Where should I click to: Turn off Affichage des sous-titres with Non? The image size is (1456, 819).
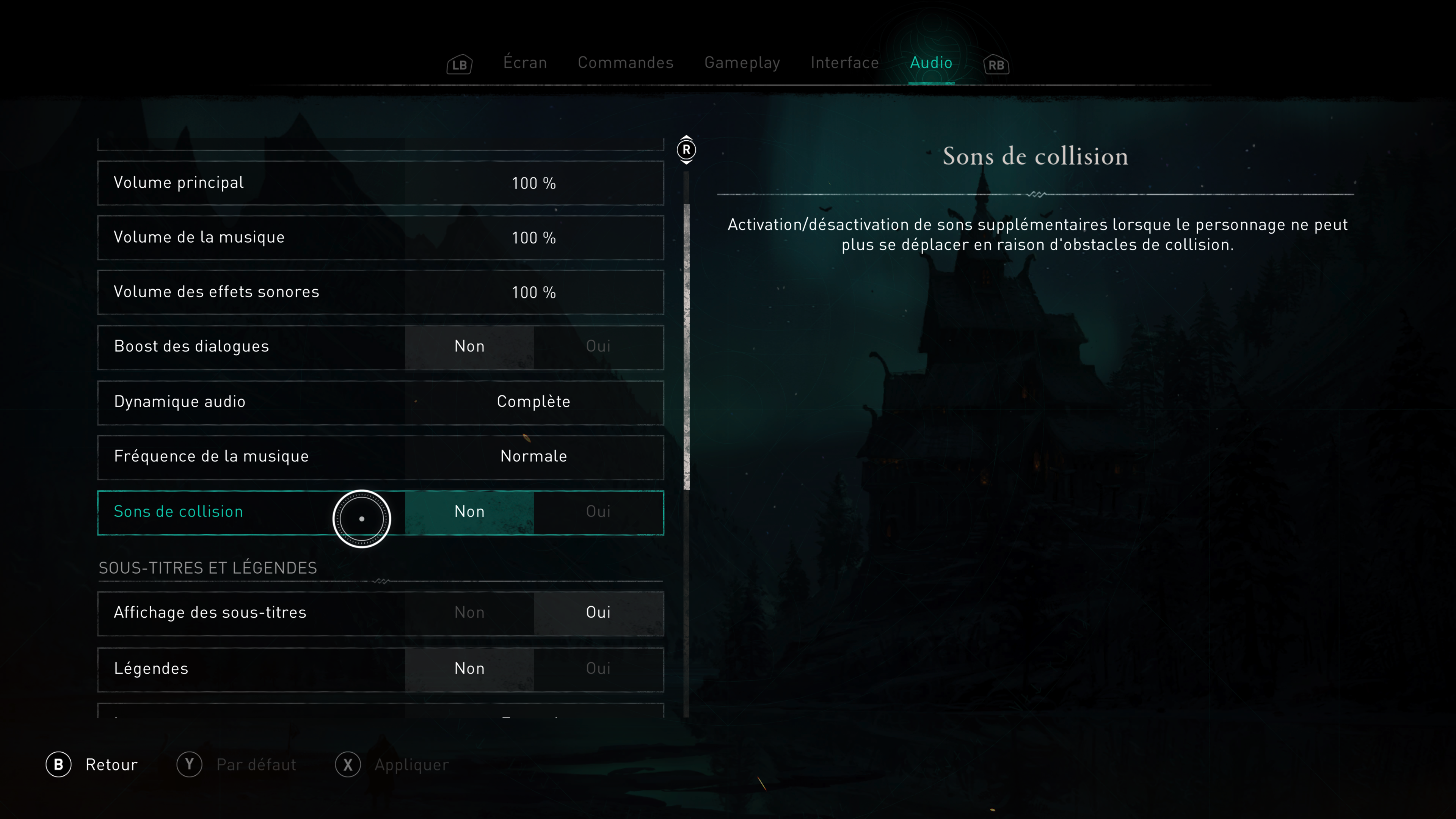click(x=469, y=613)
